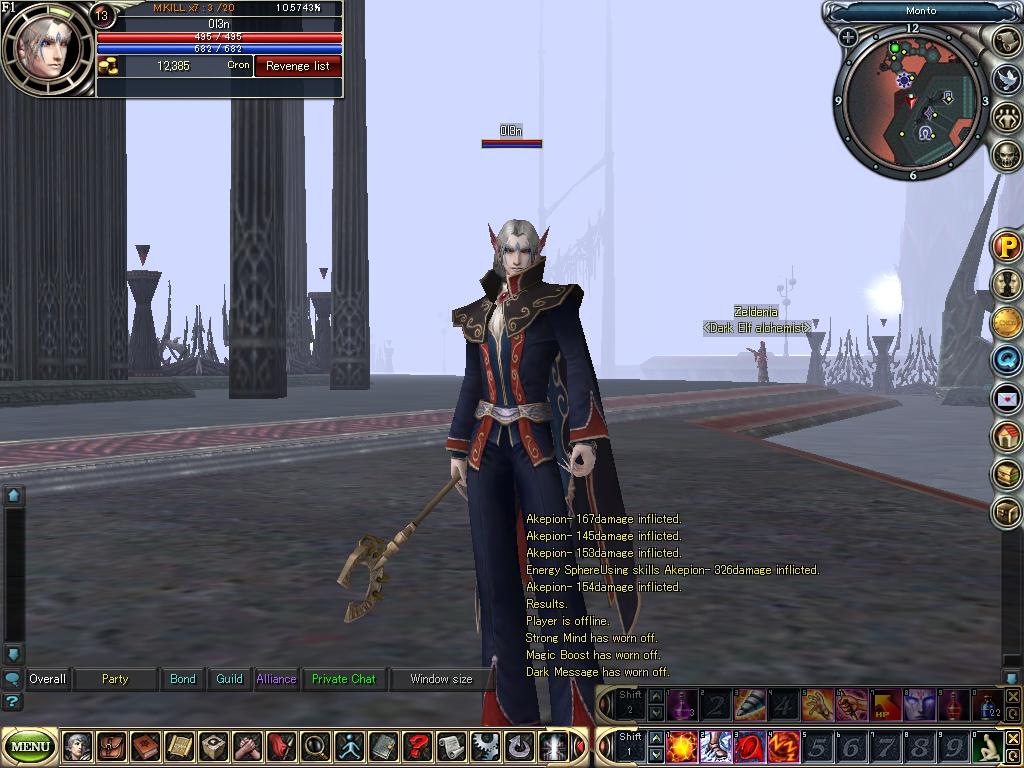The height and width of the screenshot is (768, 1024).
Task: Open the Revenge list
Action: pos(297,66)
